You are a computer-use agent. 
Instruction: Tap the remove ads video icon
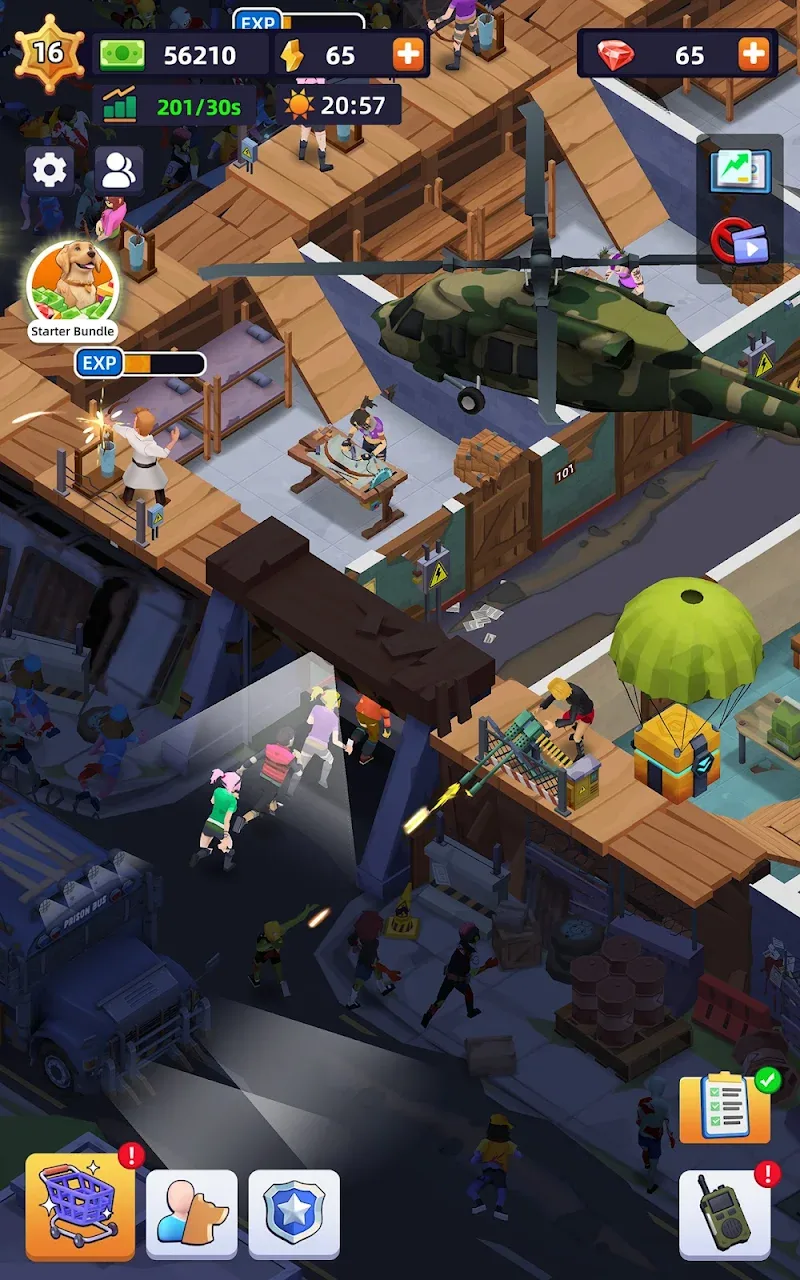(x=740, y=241)
